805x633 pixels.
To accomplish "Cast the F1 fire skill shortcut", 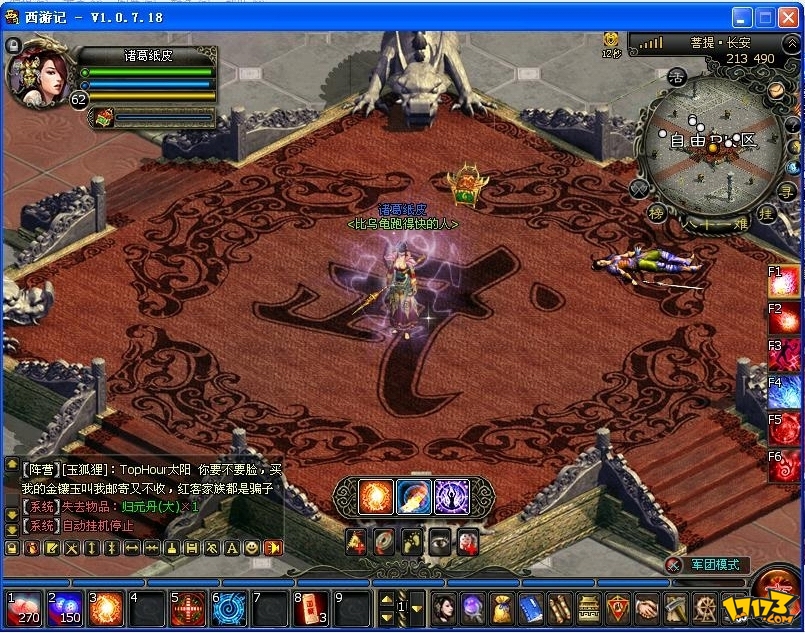I will (785, 284).
